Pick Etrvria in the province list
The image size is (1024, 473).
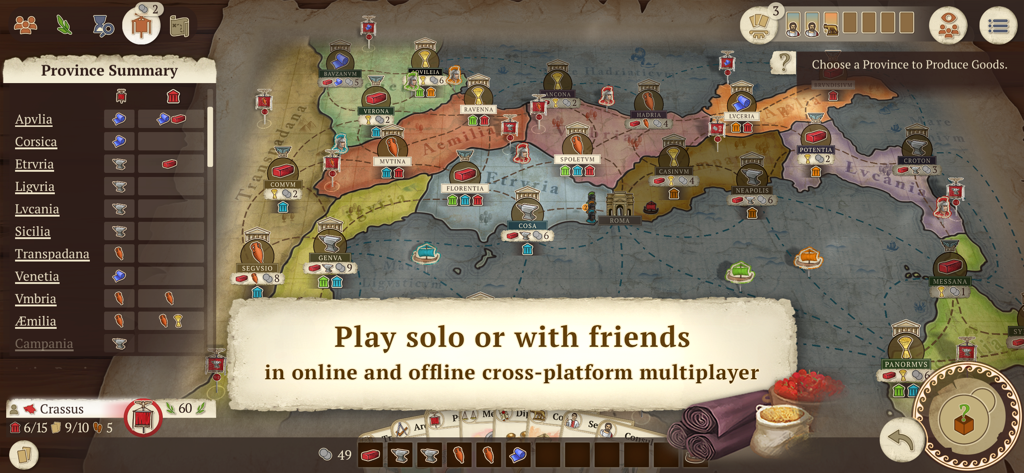pos(35,164)
